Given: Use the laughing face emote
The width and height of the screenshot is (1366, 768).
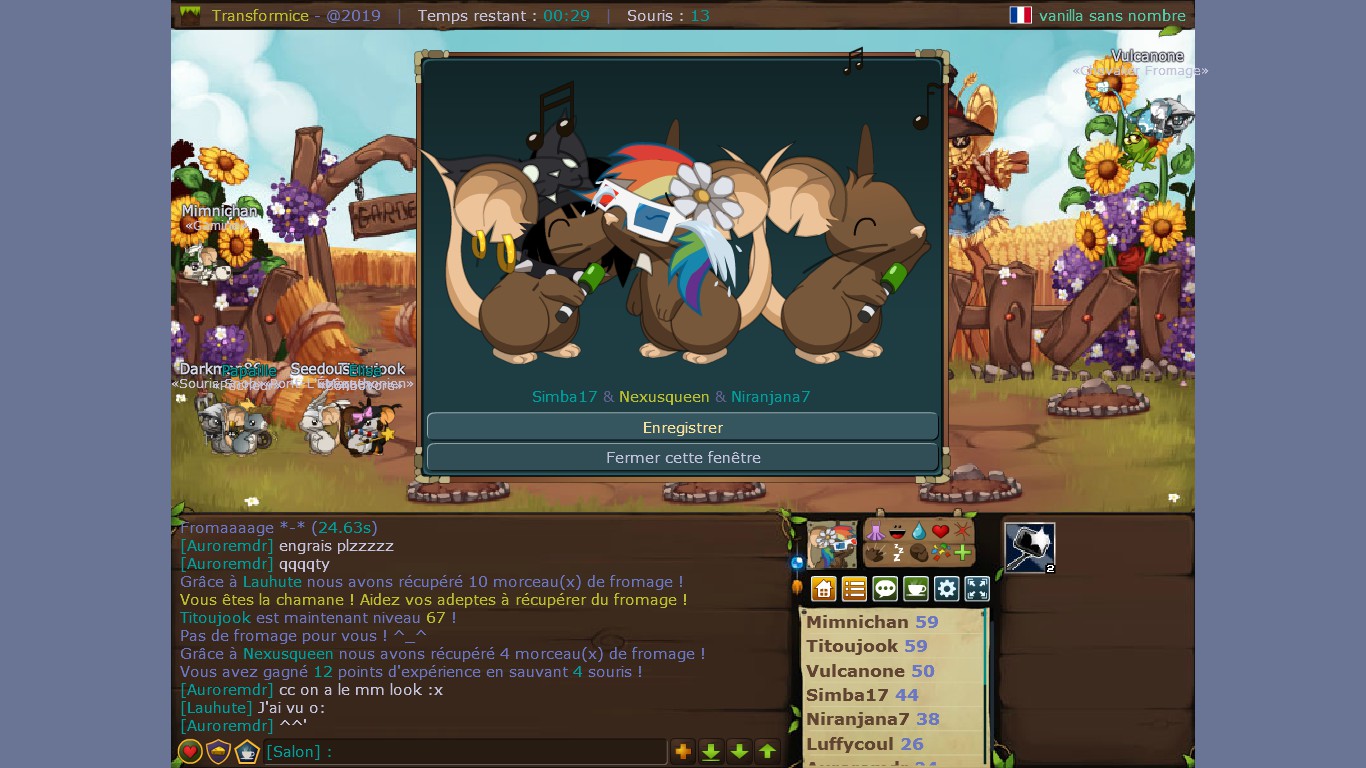Looking at the screenshot, I should coord(898,532).
